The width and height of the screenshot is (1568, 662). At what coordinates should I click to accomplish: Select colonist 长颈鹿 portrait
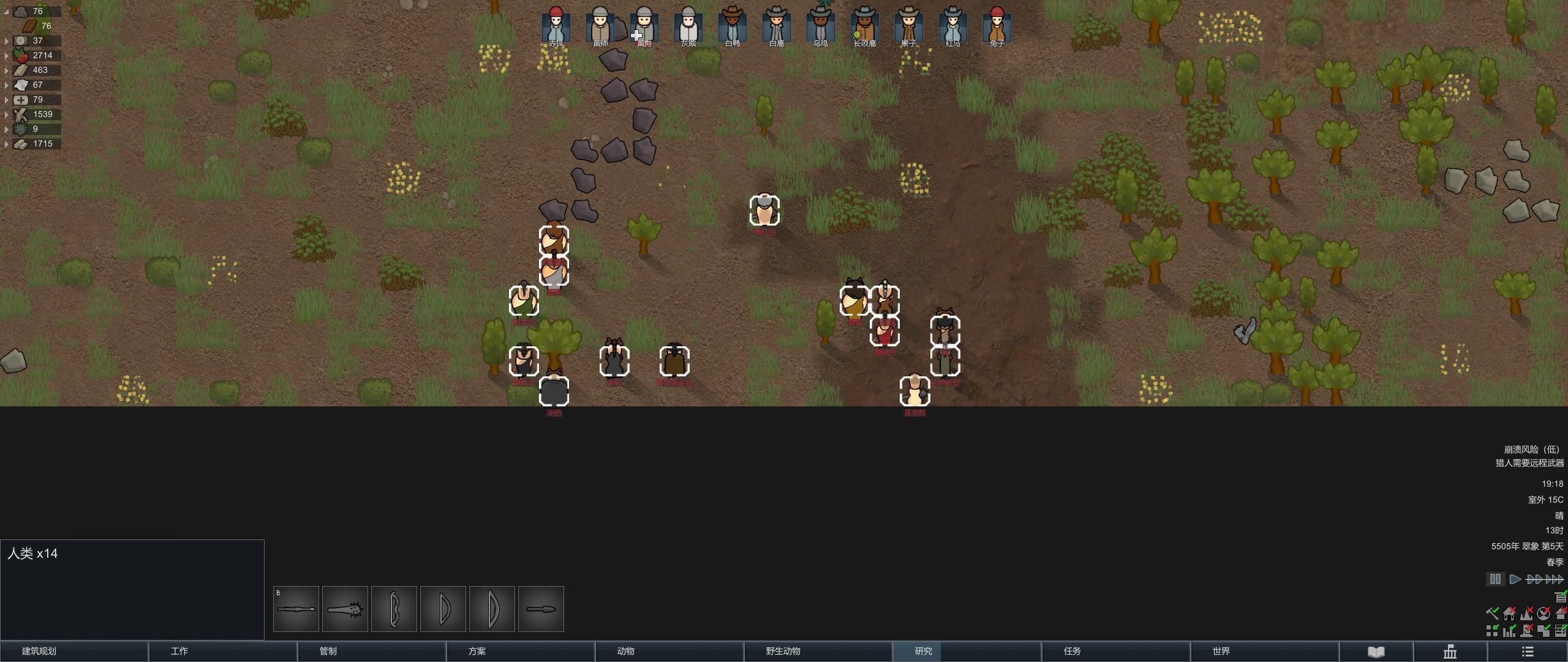(864, 26)
